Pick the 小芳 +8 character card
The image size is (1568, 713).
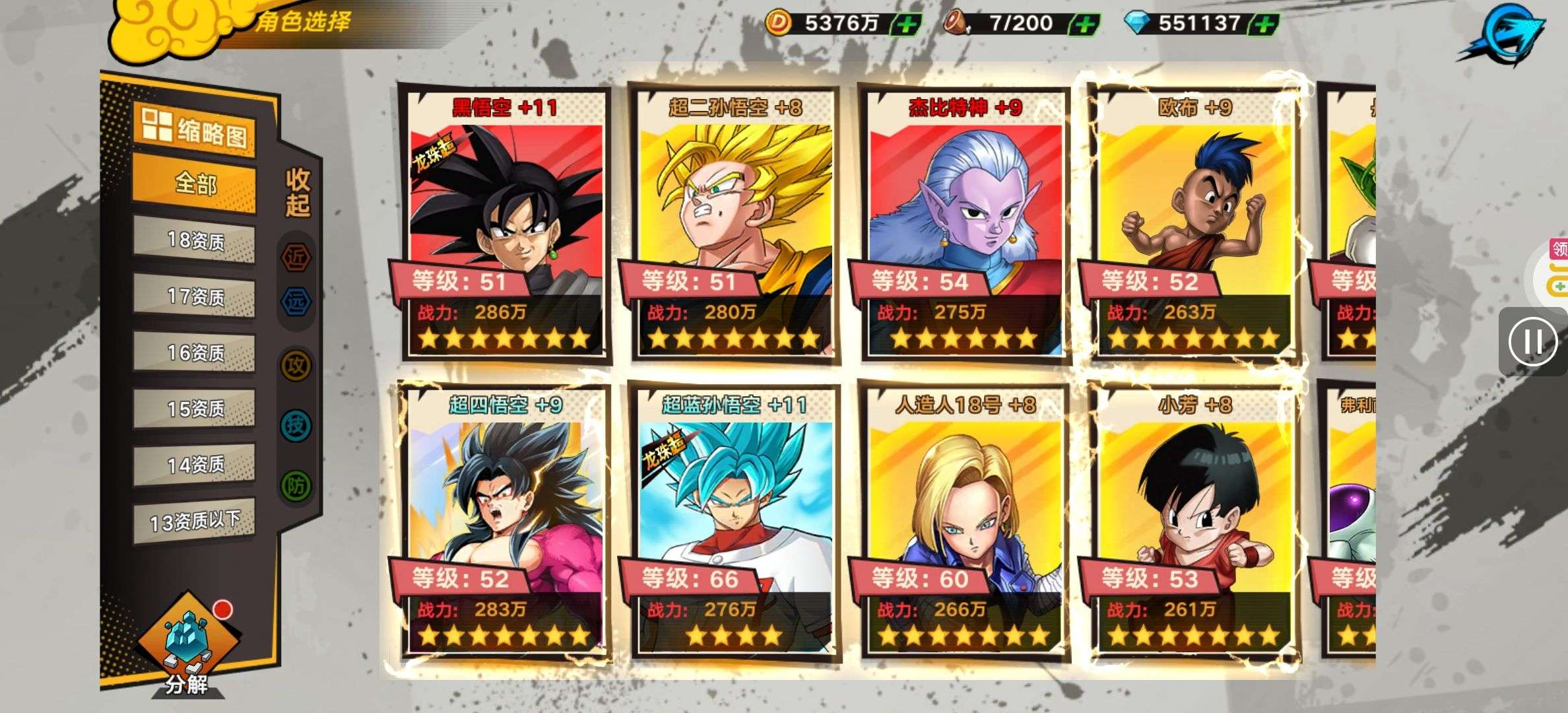point(1194,522)
